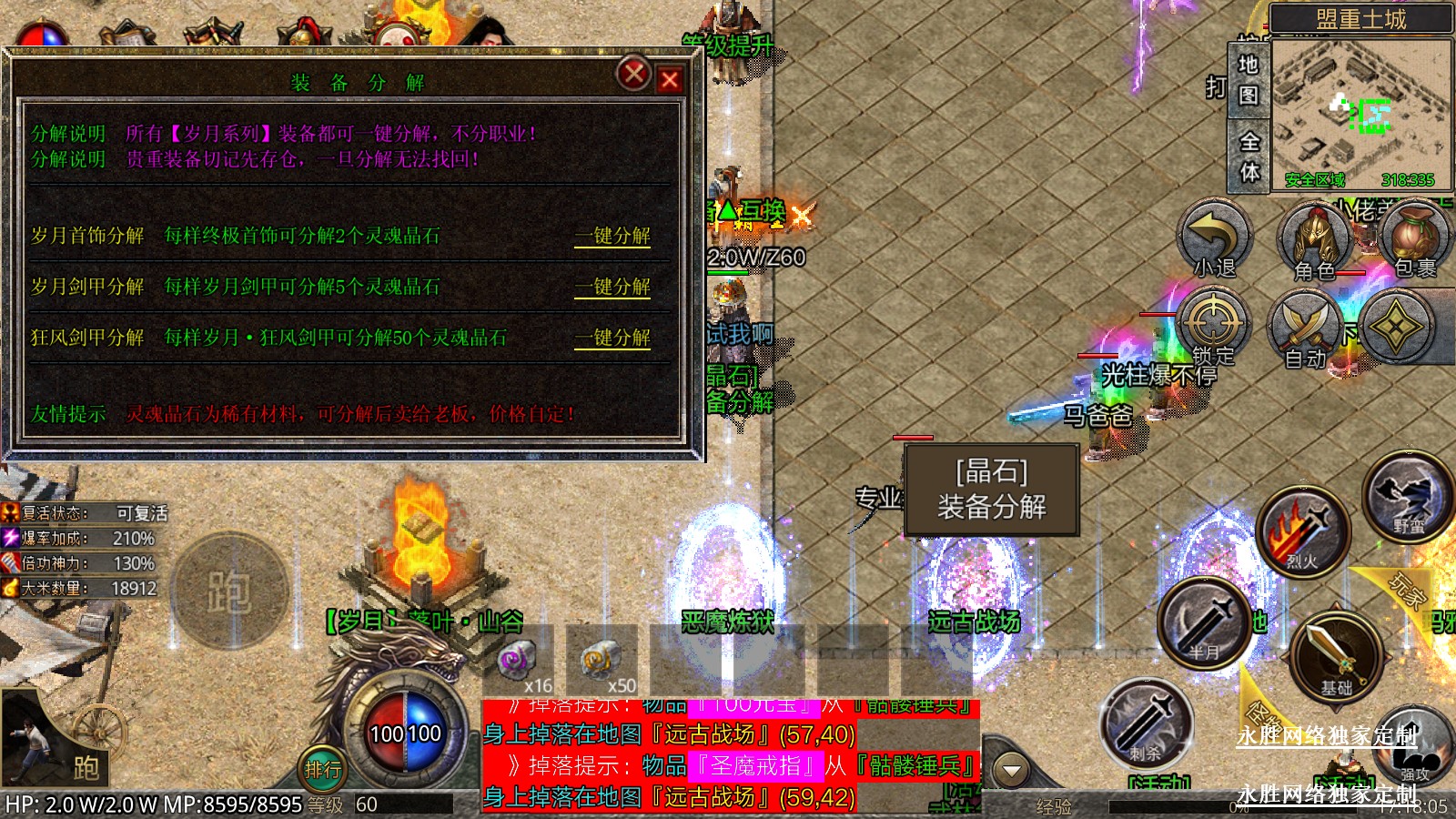The image size is (1456, 819).
Task: Toggle 自动 auto-combat
Action: [x=1307, y=329]
